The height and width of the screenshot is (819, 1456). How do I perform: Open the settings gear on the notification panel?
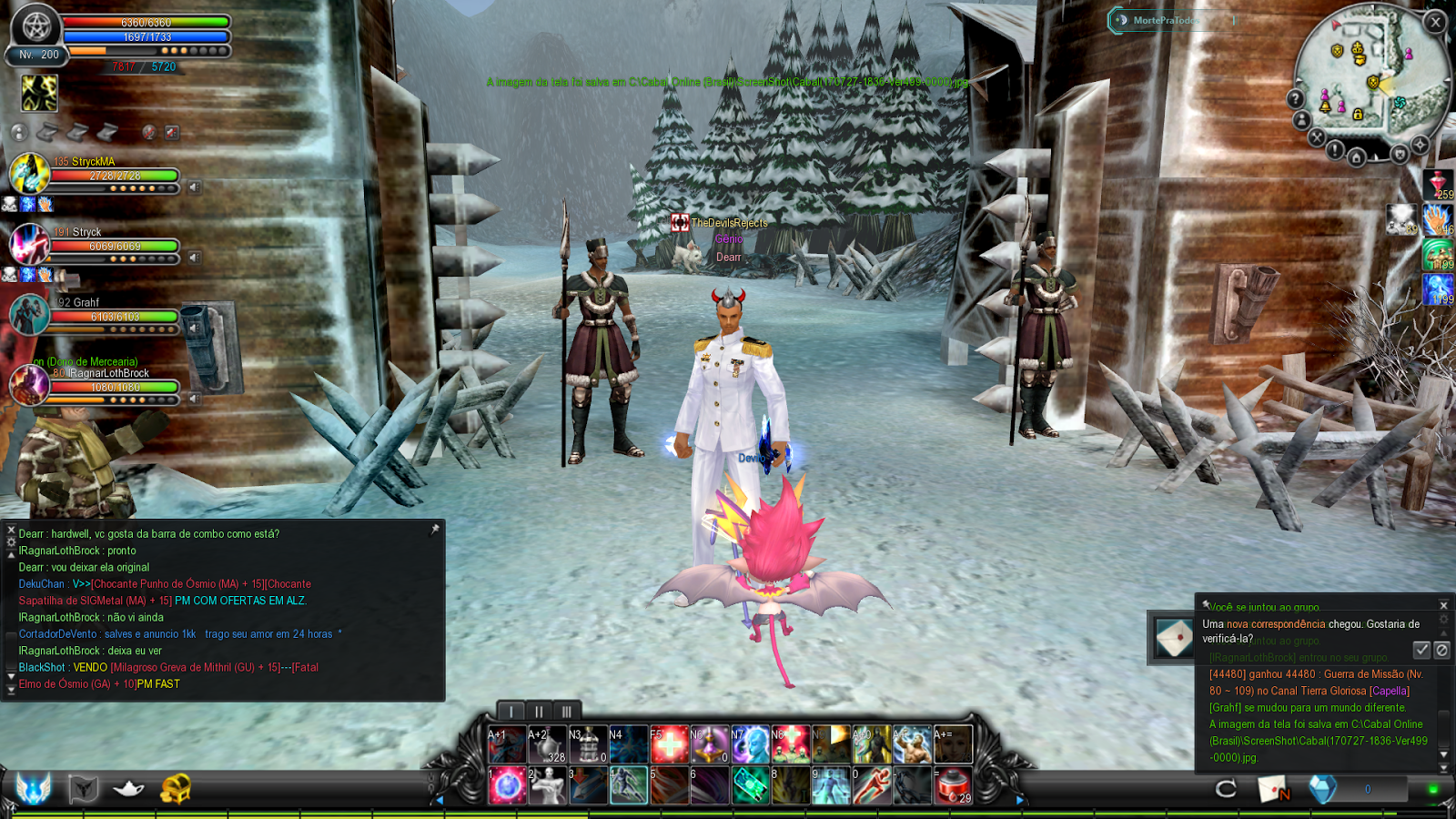pyautogui.click(x=1443, y=618)
